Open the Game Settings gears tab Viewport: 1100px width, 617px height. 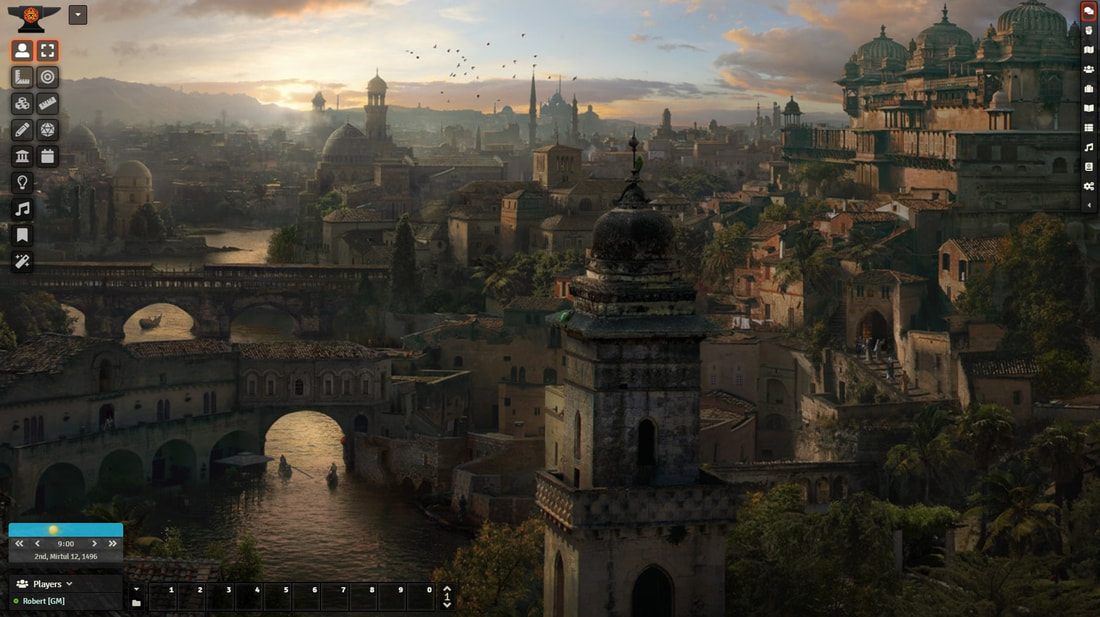pos(1089,186)
